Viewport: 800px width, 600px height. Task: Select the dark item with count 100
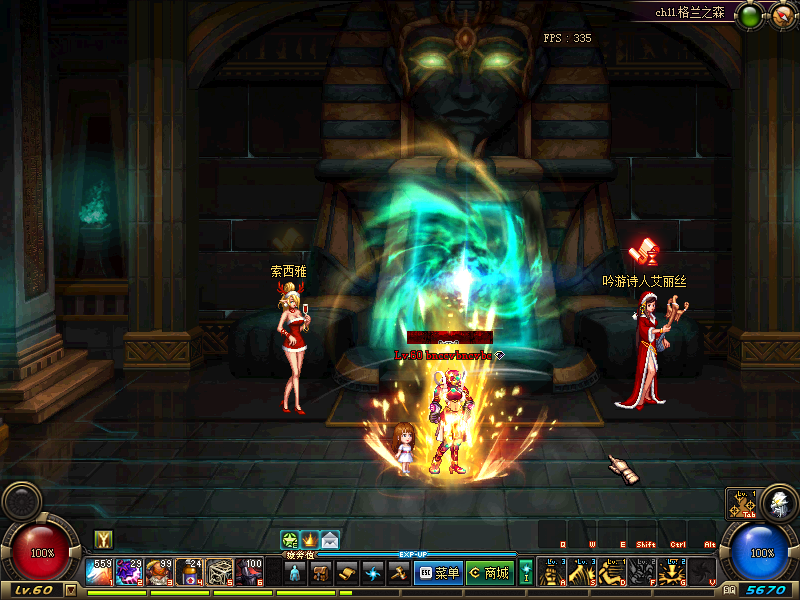tap(250, 572)
